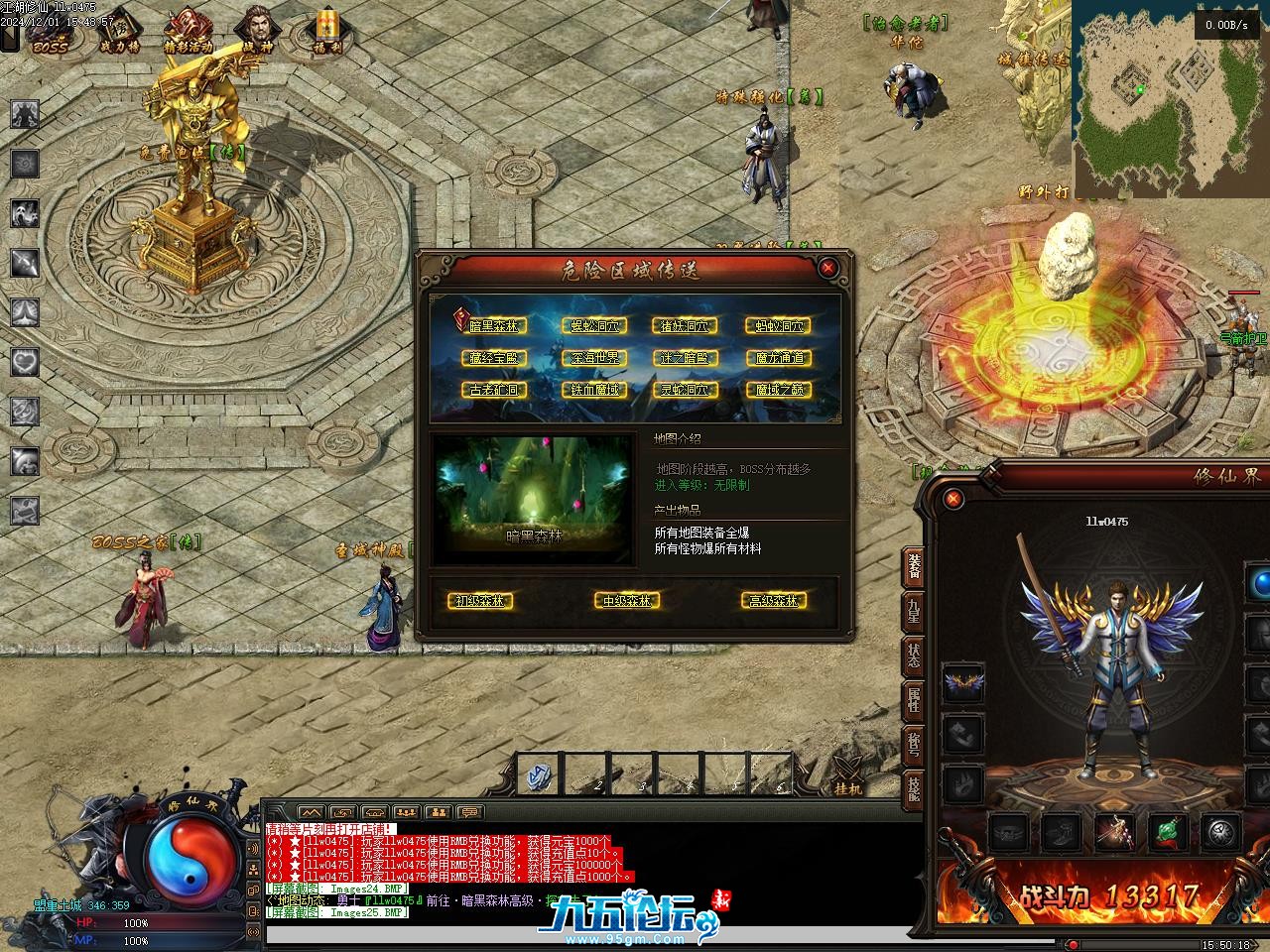Screen dimensions: 1270x952
Task: Select the green jade pendant slot
Action: [x=1168, y=831]
